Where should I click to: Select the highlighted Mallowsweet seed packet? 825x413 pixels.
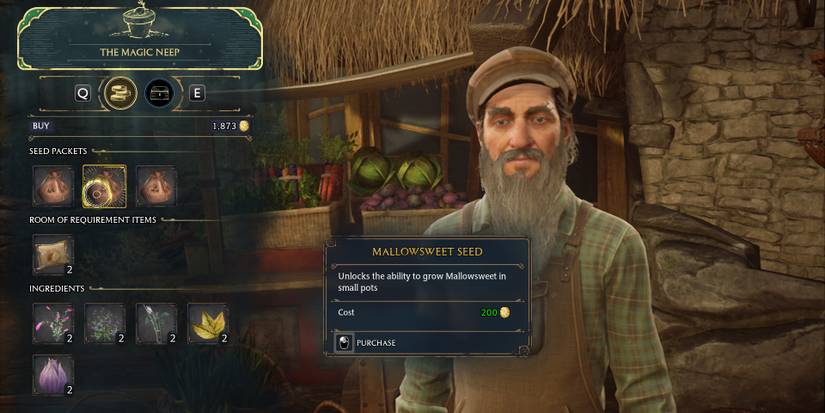(103, 186)
